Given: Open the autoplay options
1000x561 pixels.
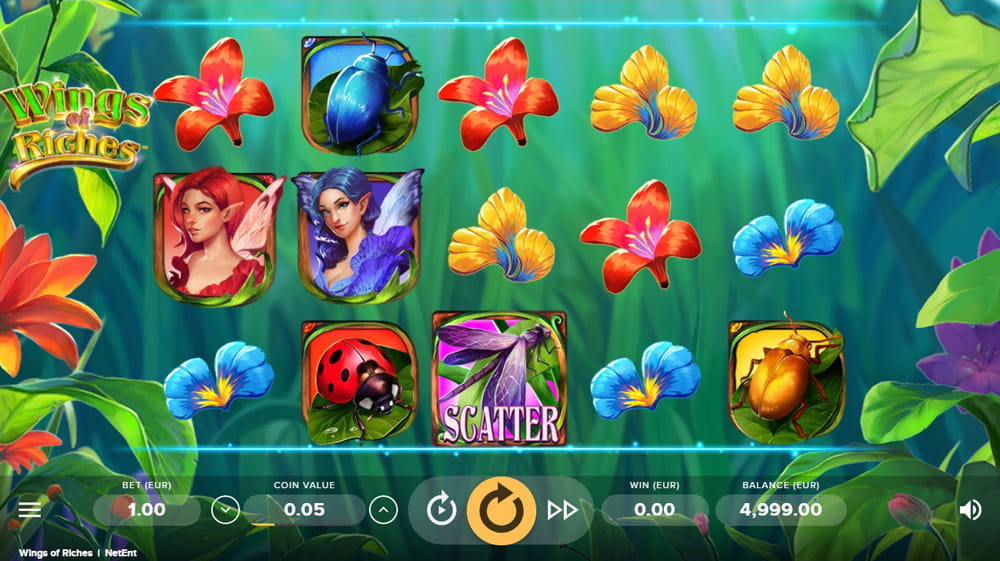Looking at the screenshot, I should (441, 510).
